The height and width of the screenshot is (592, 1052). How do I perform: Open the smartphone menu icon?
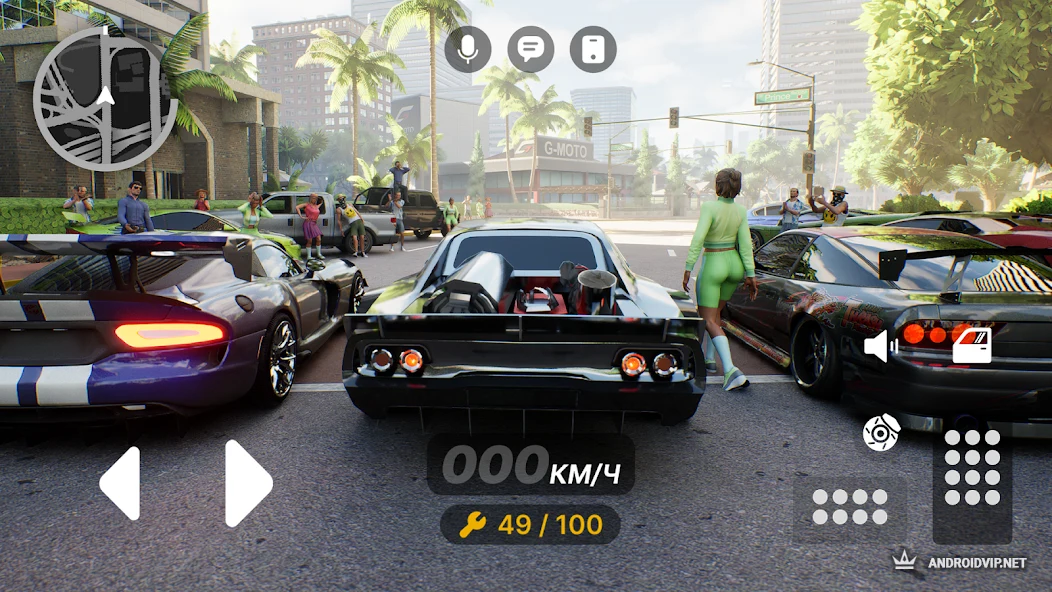[x=593, y=49]
